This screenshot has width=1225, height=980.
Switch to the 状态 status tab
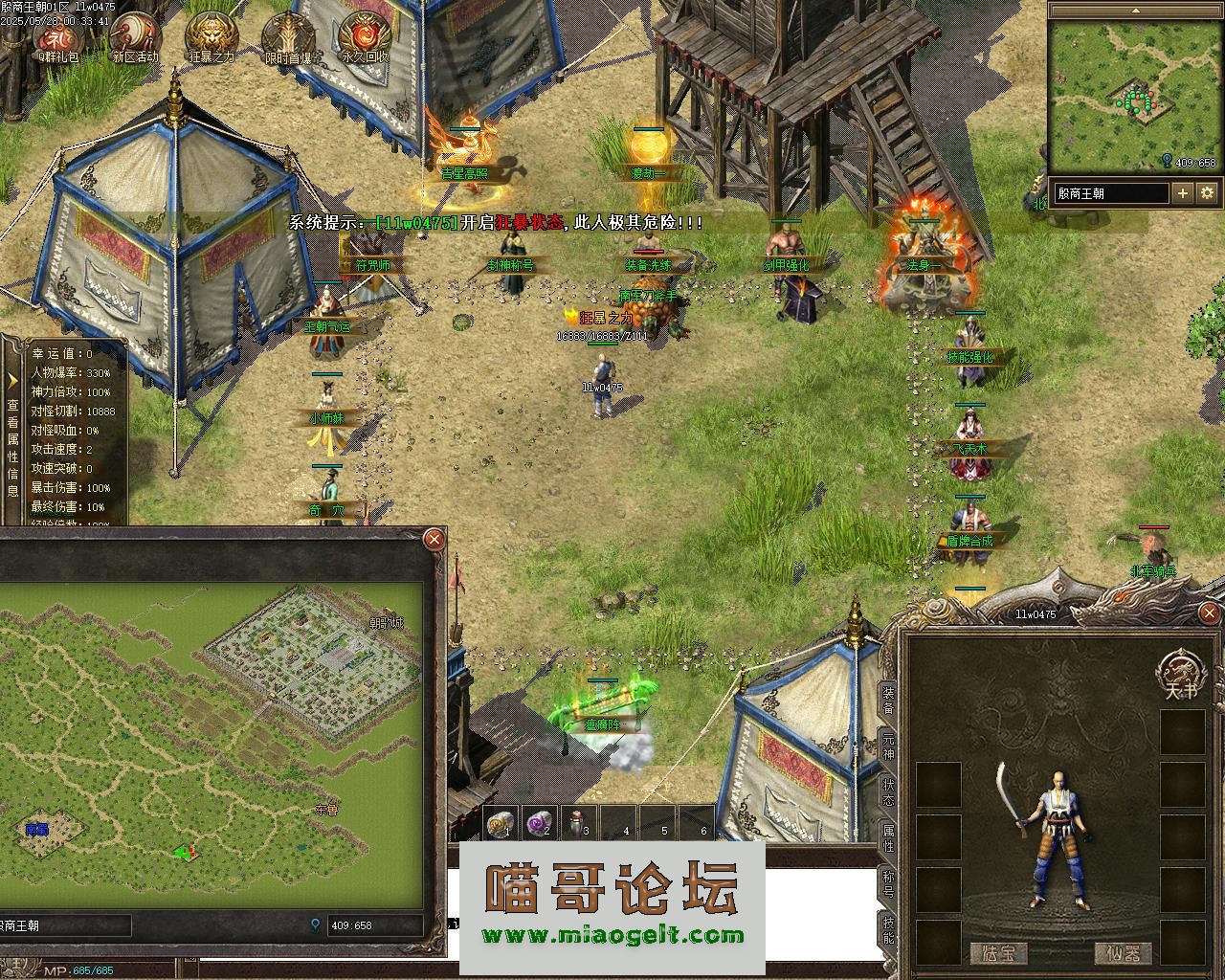tap(888, 791)
